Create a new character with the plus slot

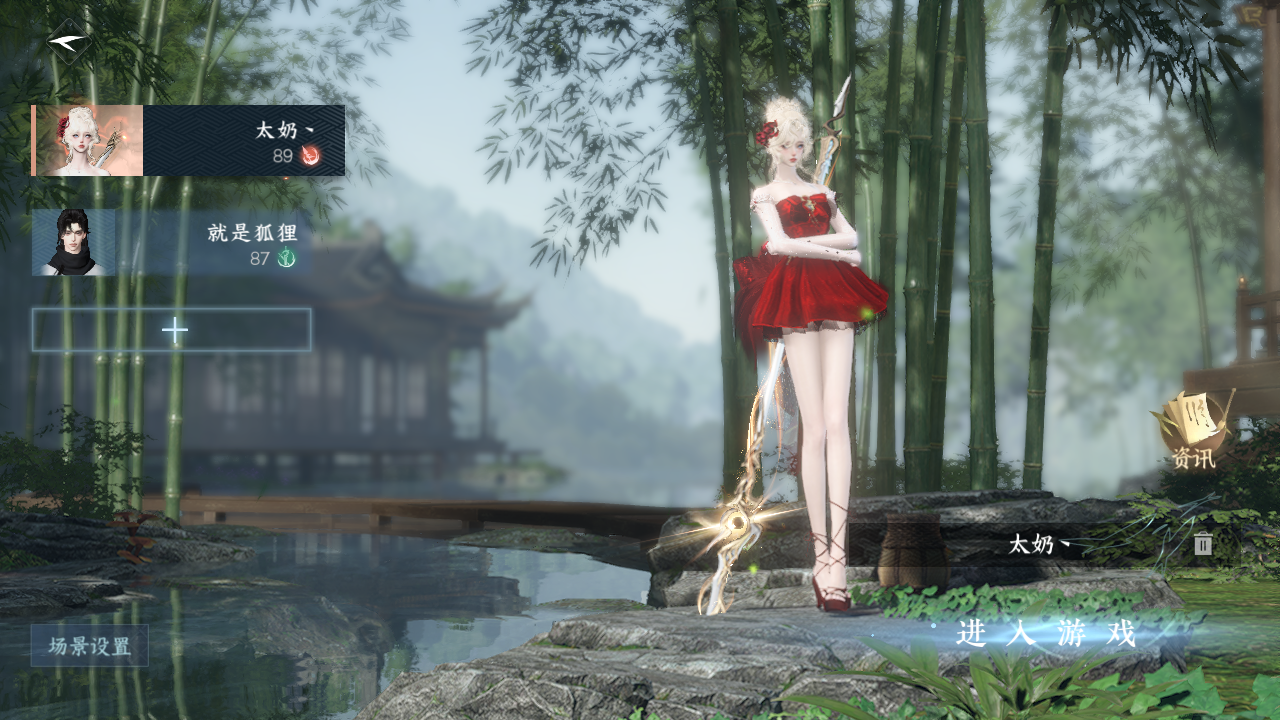172,330
